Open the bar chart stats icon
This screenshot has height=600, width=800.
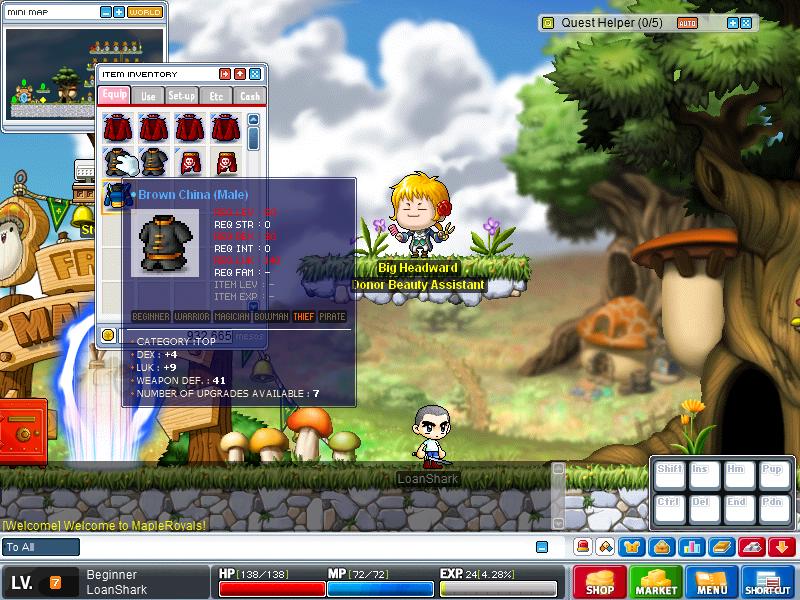click(x=690, y=547)
